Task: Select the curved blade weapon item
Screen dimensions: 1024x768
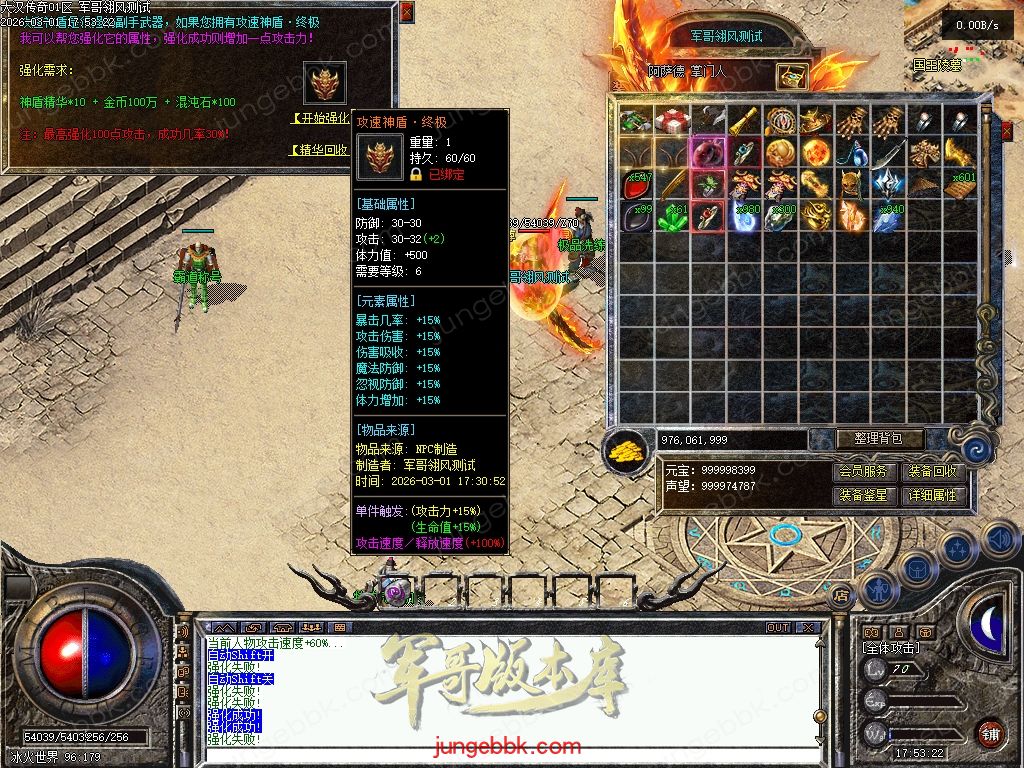Action: (x=888, y=153)
